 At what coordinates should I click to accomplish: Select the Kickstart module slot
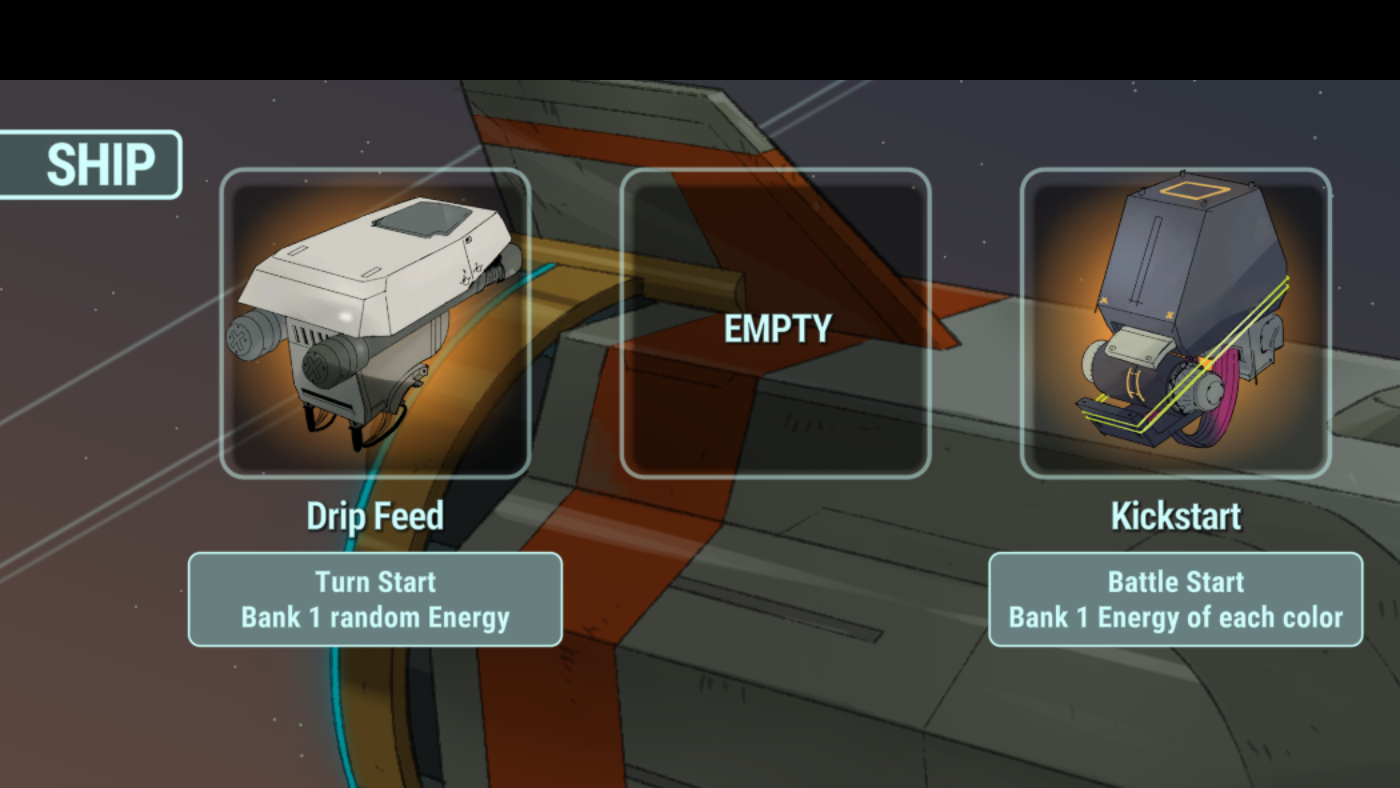(1175, 323)
